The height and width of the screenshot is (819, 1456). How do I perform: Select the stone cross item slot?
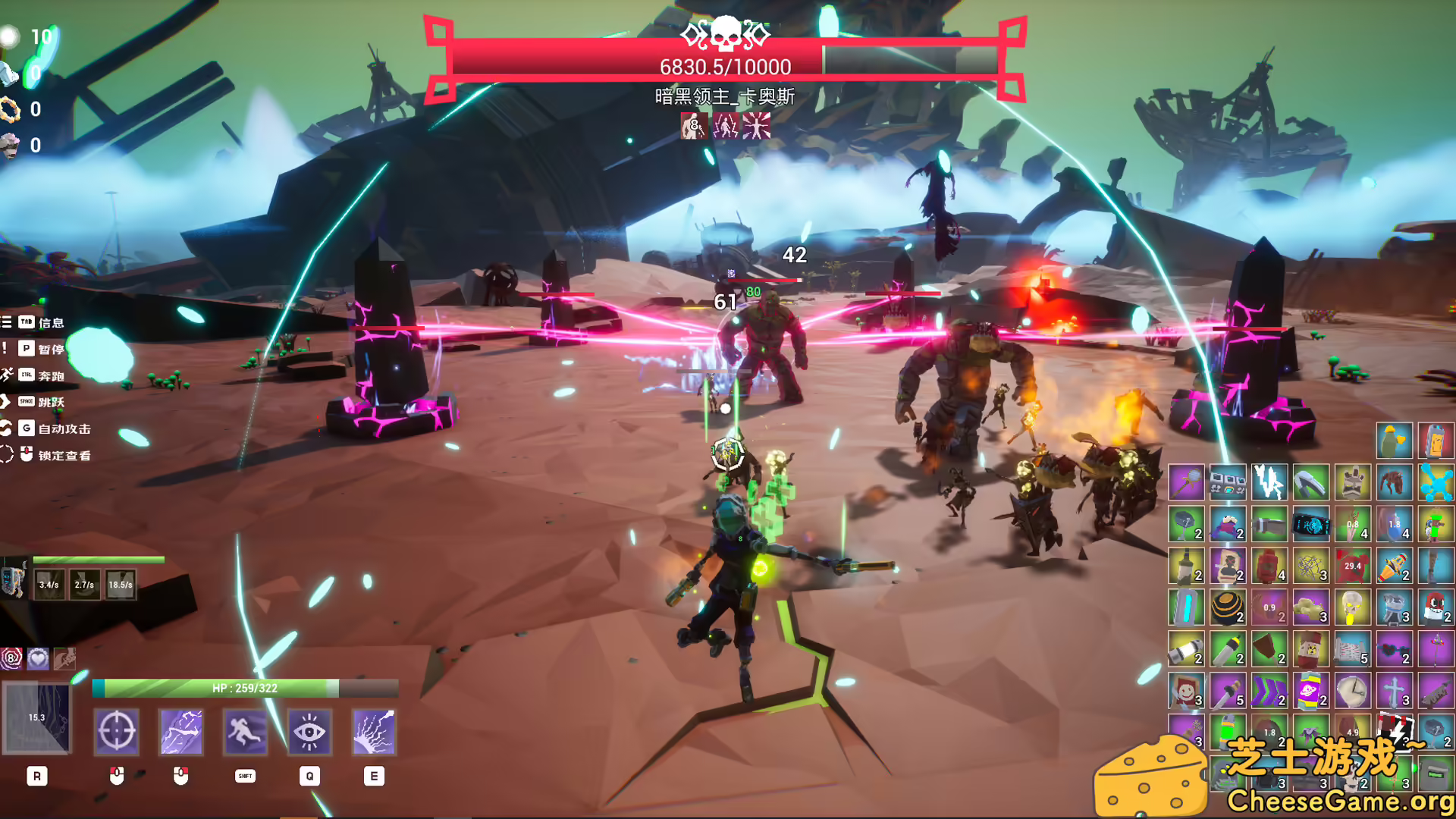coord(1393,691)
